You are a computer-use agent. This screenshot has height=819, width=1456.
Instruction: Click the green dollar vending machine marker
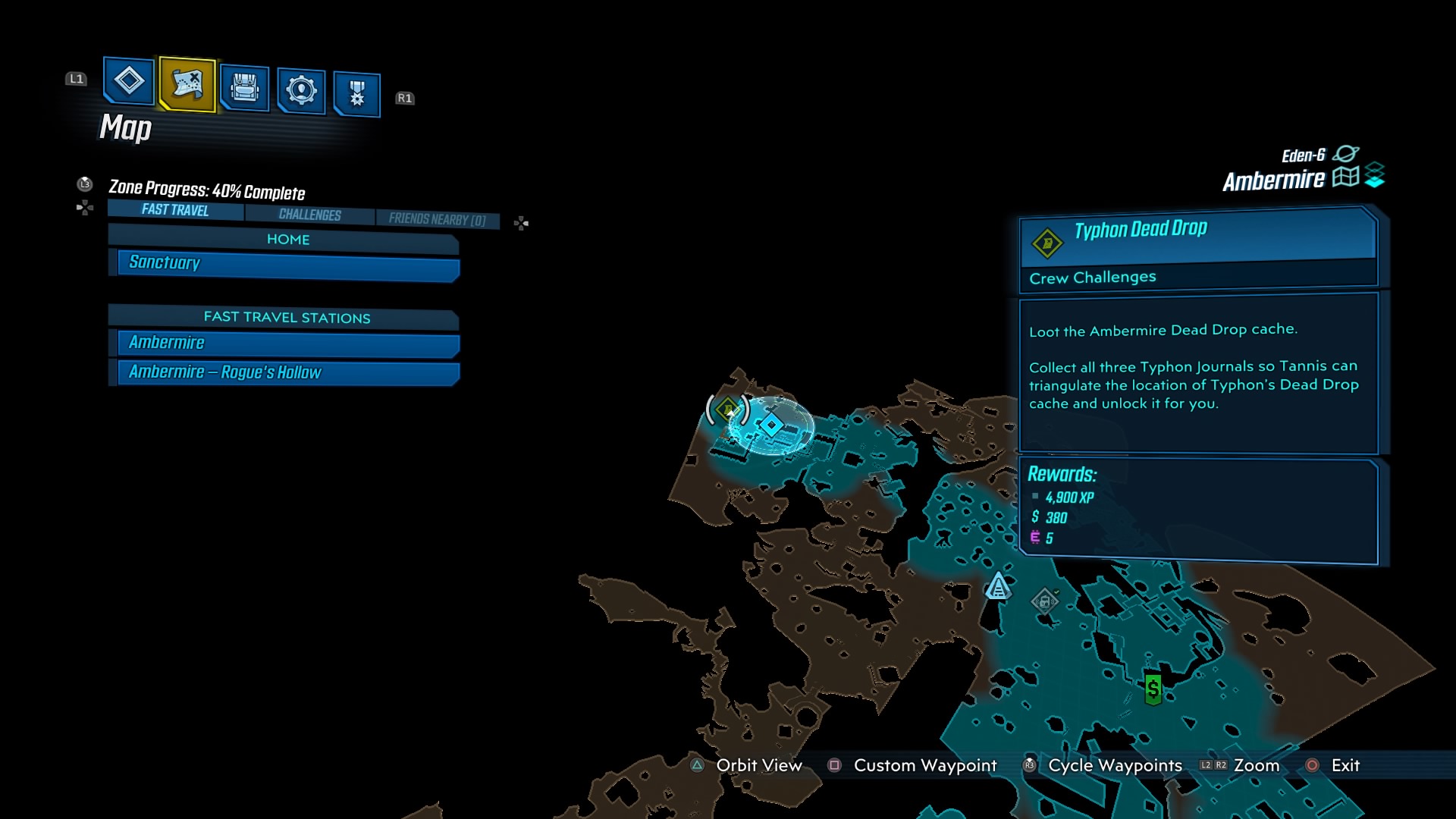[x=1153, y=689]
